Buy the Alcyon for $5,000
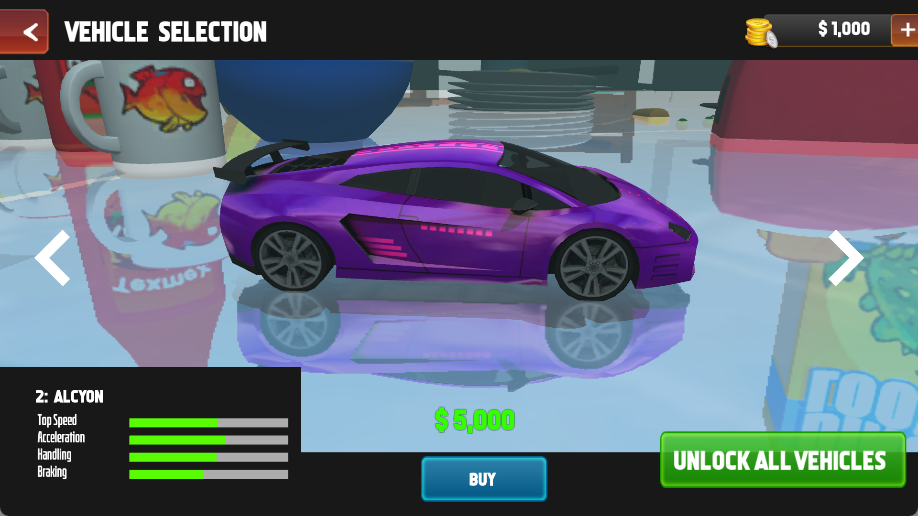Viewport: 918px width, 516px height. tap(483, 479)
